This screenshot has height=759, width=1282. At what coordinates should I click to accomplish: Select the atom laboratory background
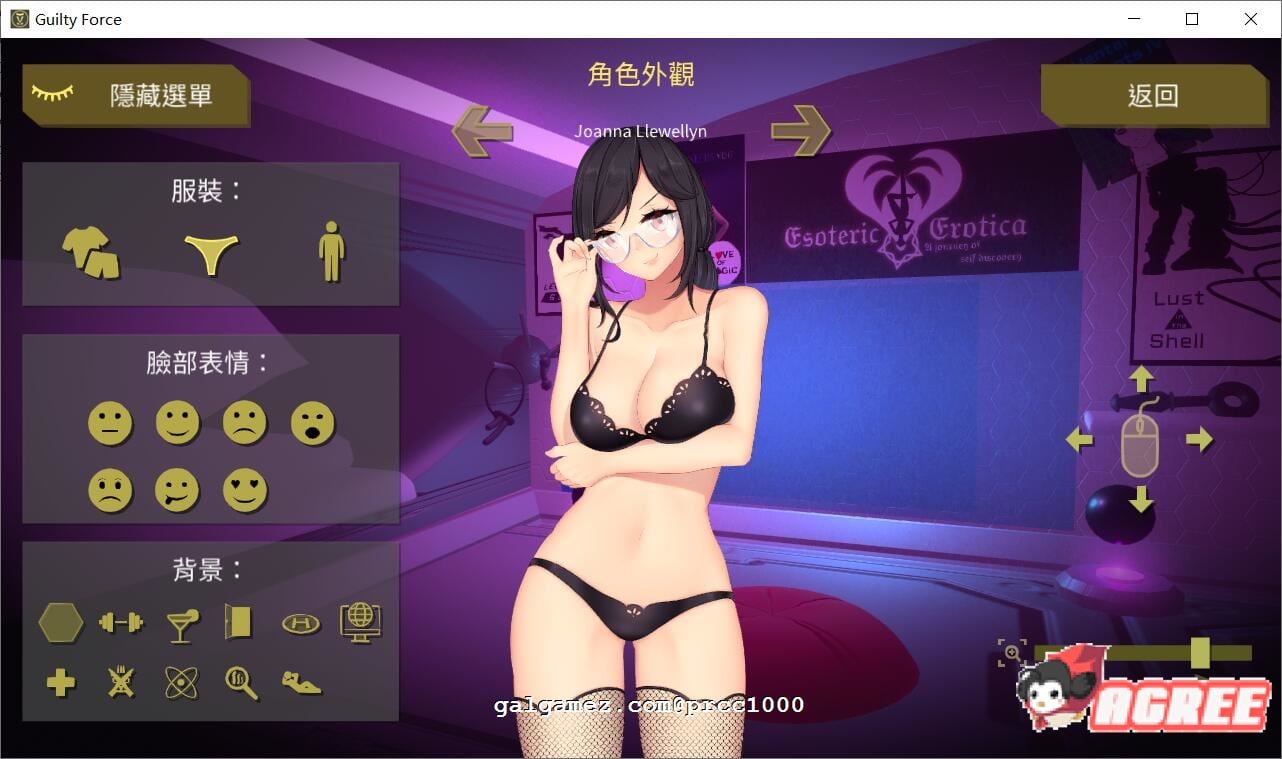tap(181, 684)
